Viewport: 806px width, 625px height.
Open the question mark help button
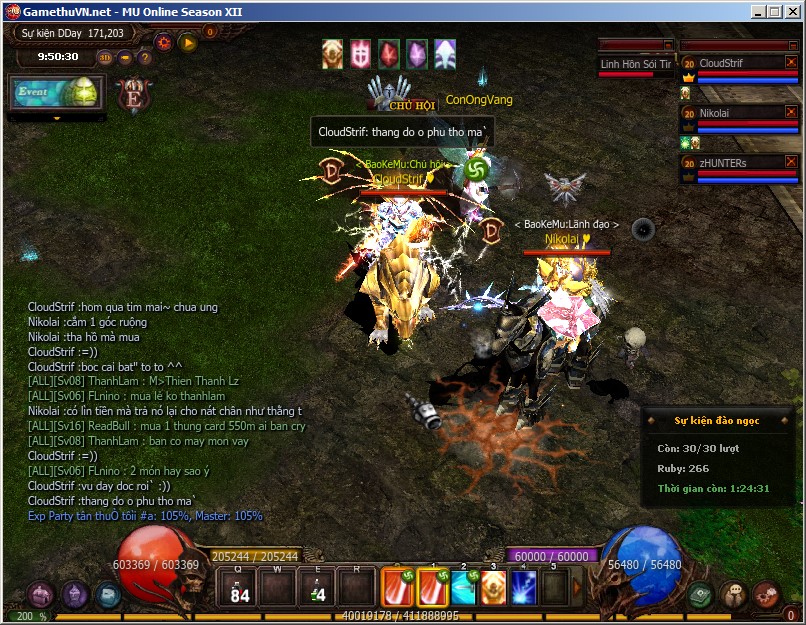tap(145, 57)
